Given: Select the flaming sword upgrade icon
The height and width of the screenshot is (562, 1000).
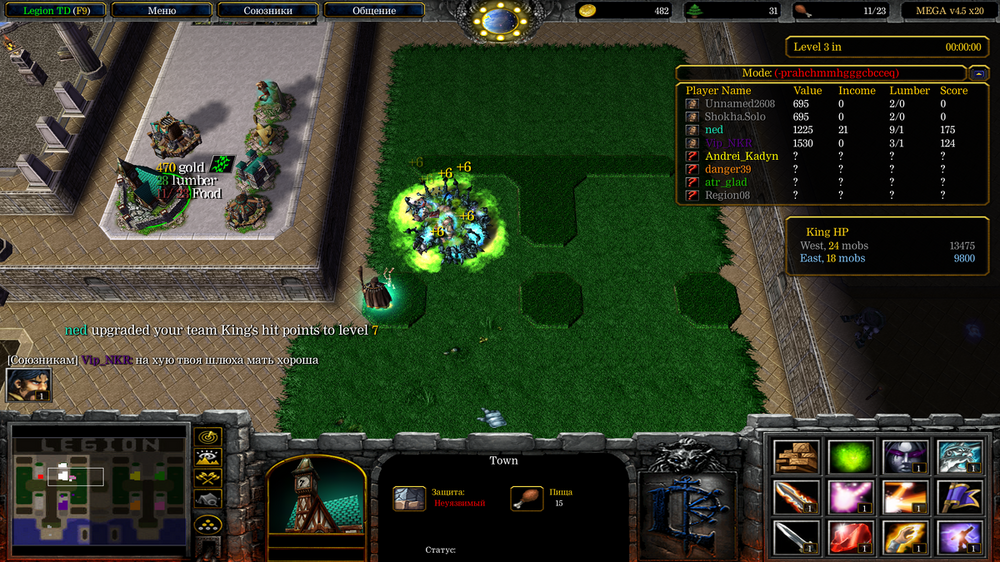Looking at the screenshot, I should (x=797, y=497).
